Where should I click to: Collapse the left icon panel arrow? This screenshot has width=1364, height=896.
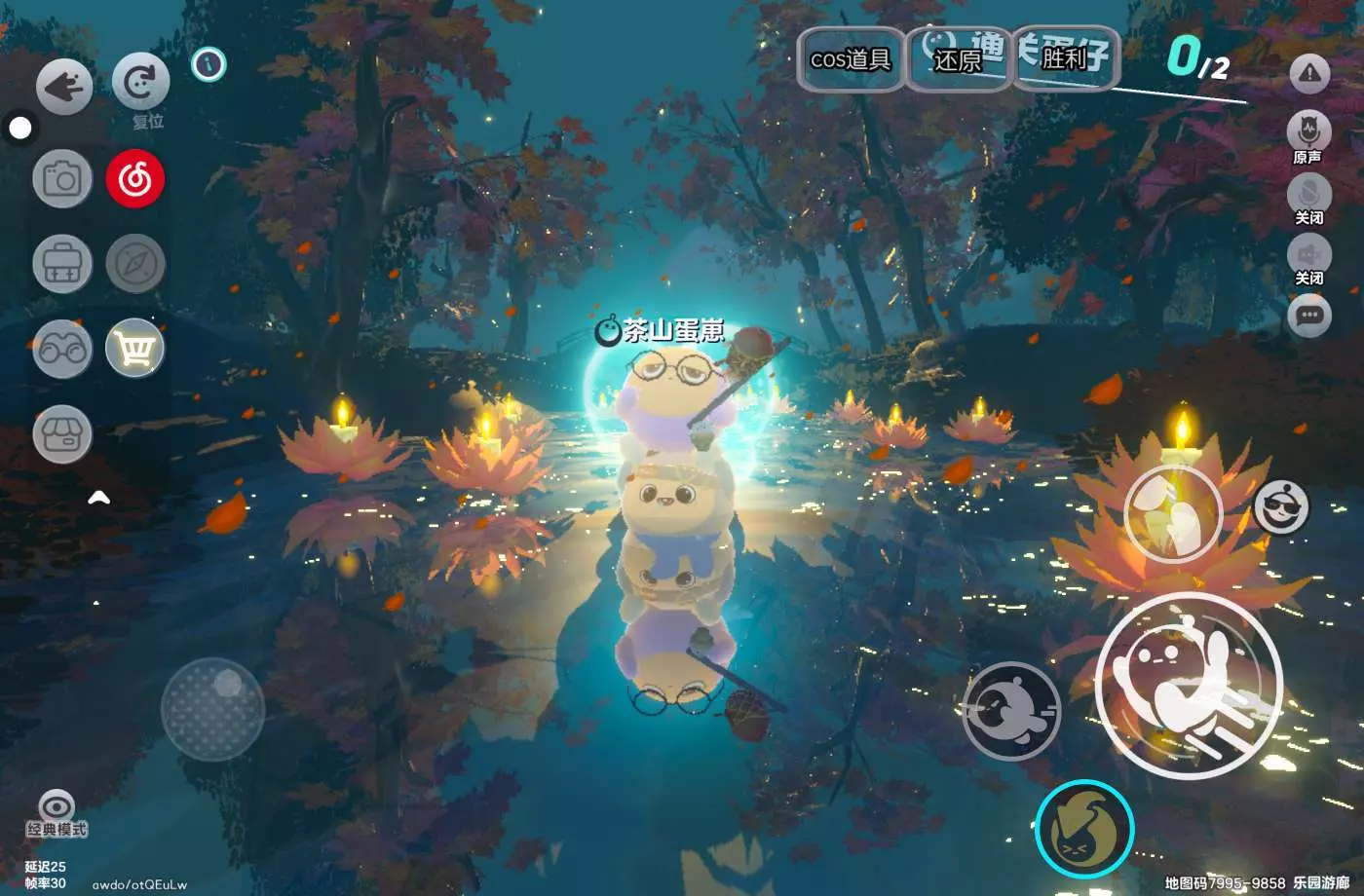(x=98, y=499)
